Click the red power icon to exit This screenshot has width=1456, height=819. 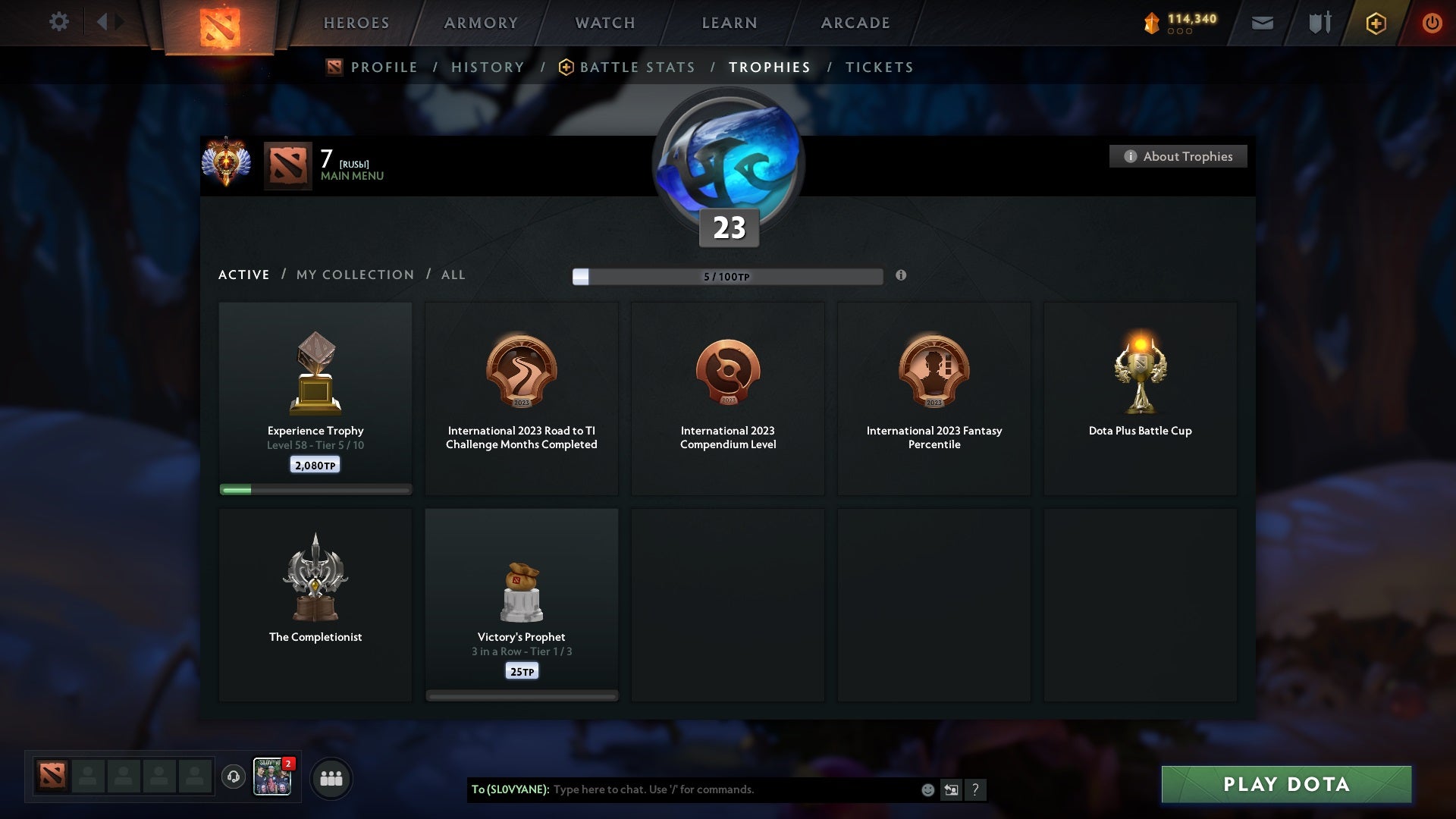click(x=1432, y=23)
